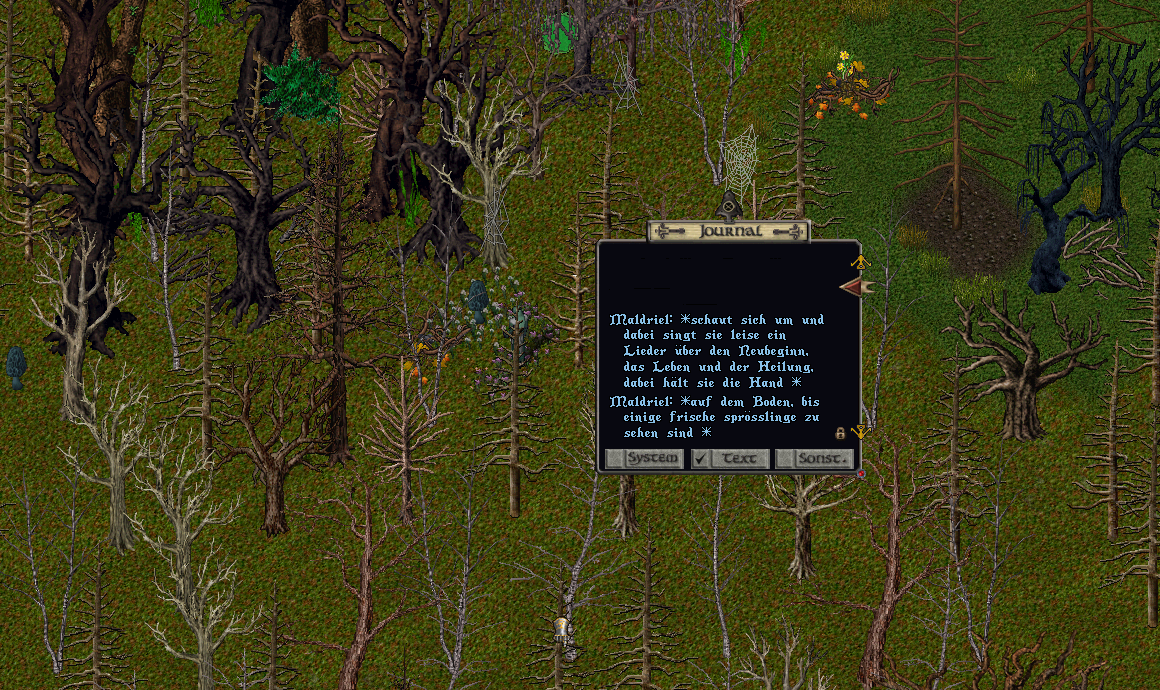Select the Journal title plaque
This screenshot has height=690, width=1160.
point(728,231)
